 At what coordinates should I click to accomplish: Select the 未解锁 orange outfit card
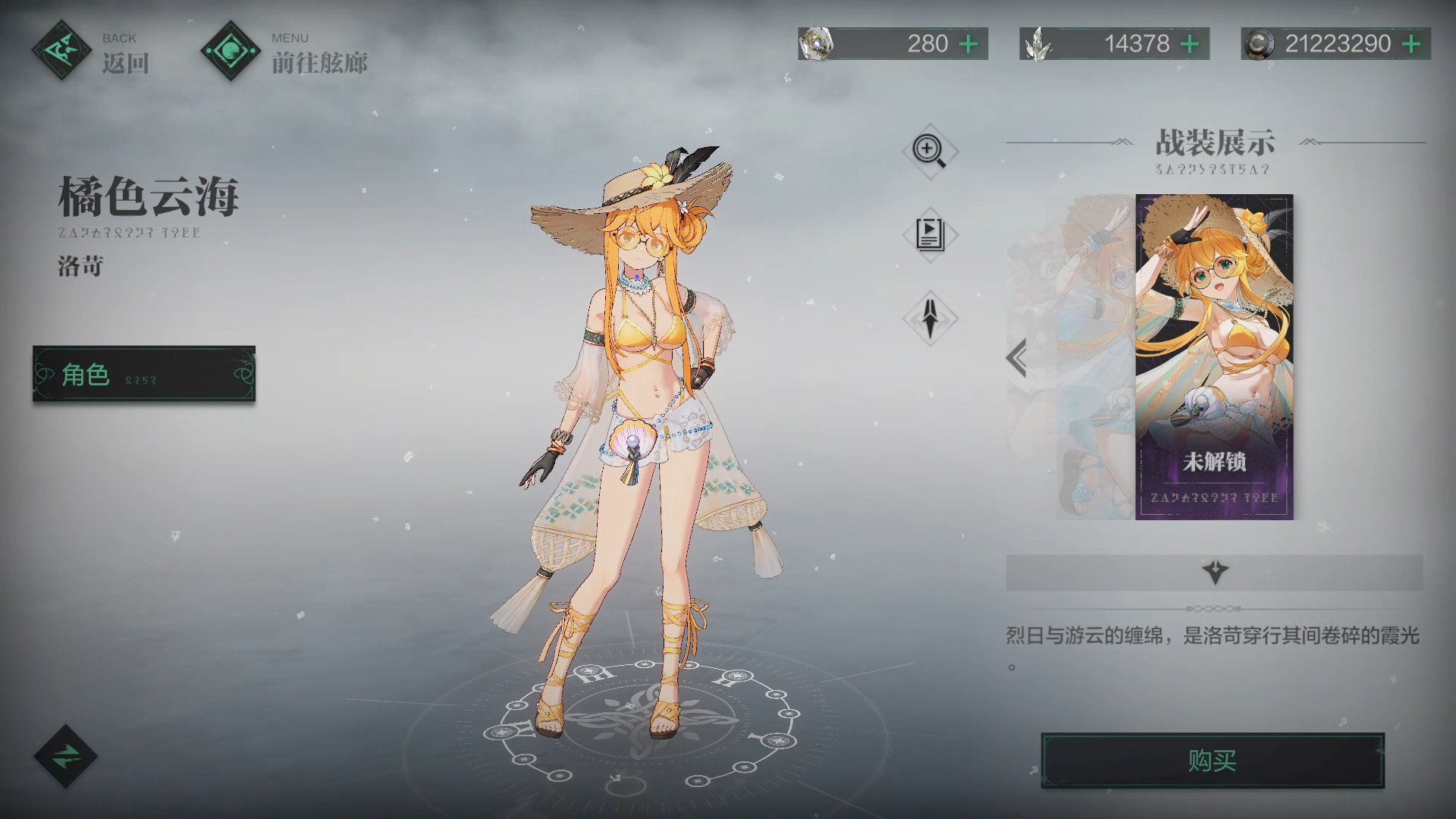pyautogui.click(x=1214, y=356)
